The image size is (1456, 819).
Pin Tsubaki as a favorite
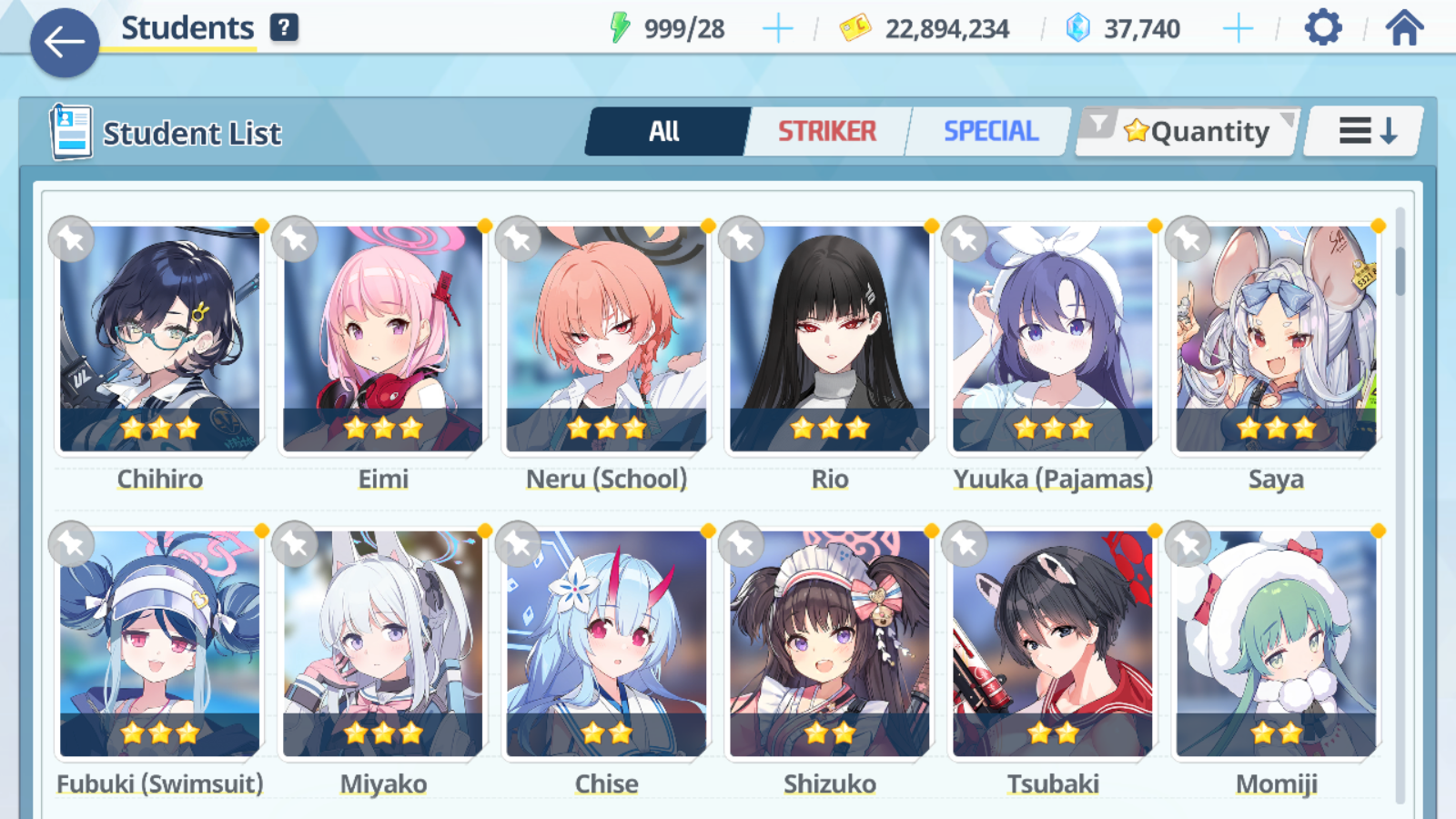click(965, 545)
